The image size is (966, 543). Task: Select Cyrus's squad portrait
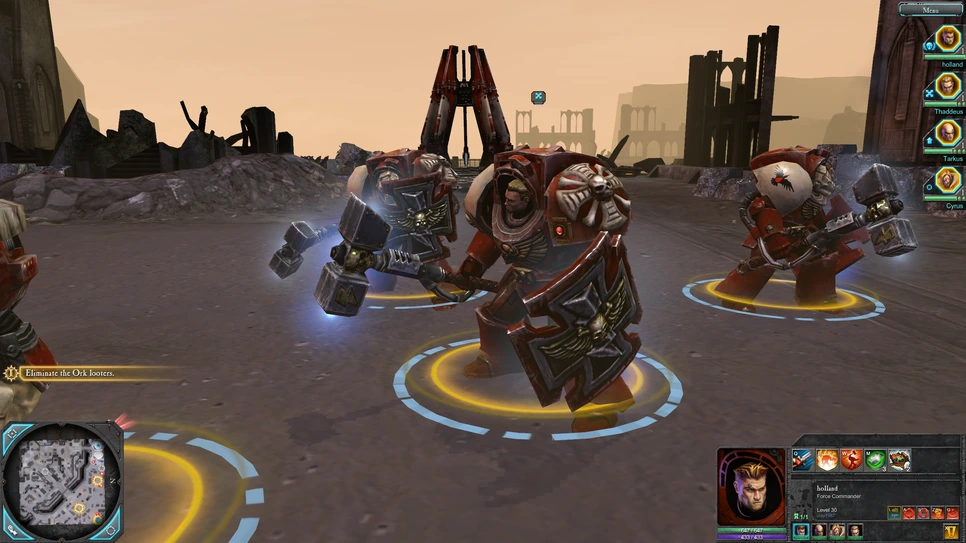tap(948, 180)
